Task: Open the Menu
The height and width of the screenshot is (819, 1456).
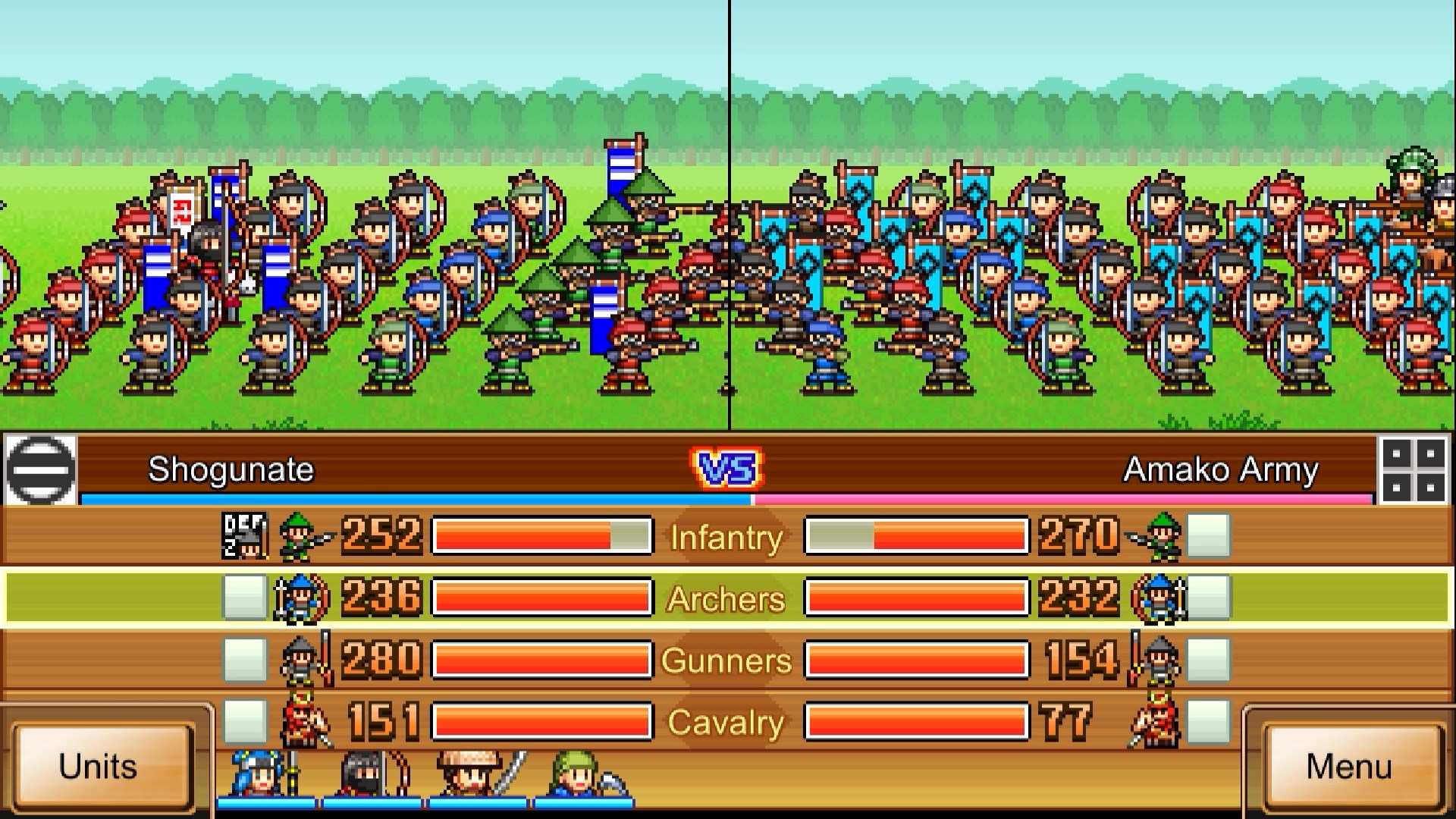Action: point(1354,768)
